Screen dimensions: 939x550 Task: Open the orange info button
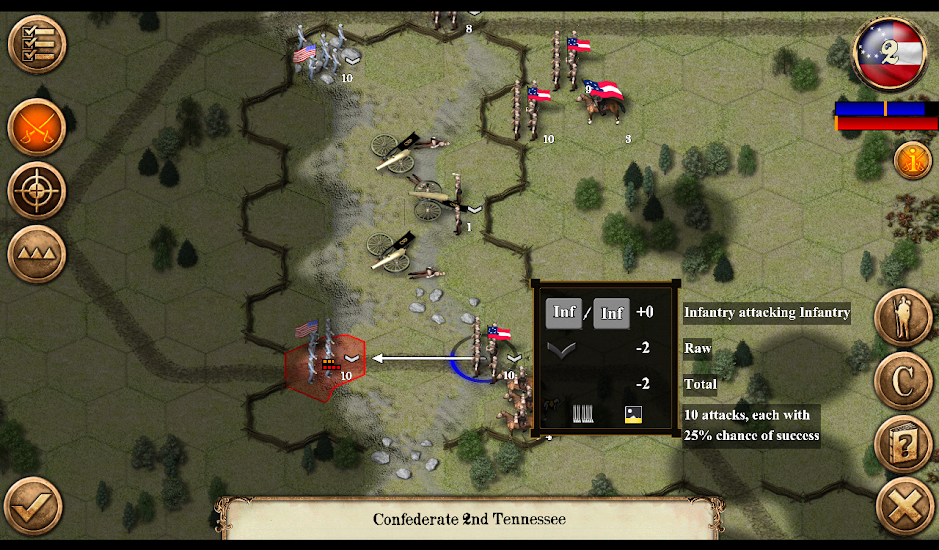click(912, 160)
